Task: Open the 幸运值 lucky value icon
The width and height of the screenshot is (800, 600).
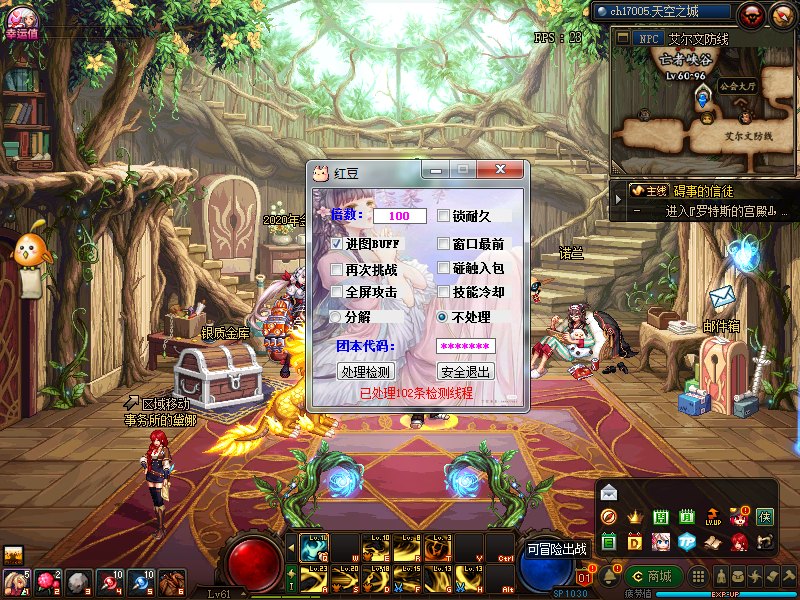Action: (20, 19)
